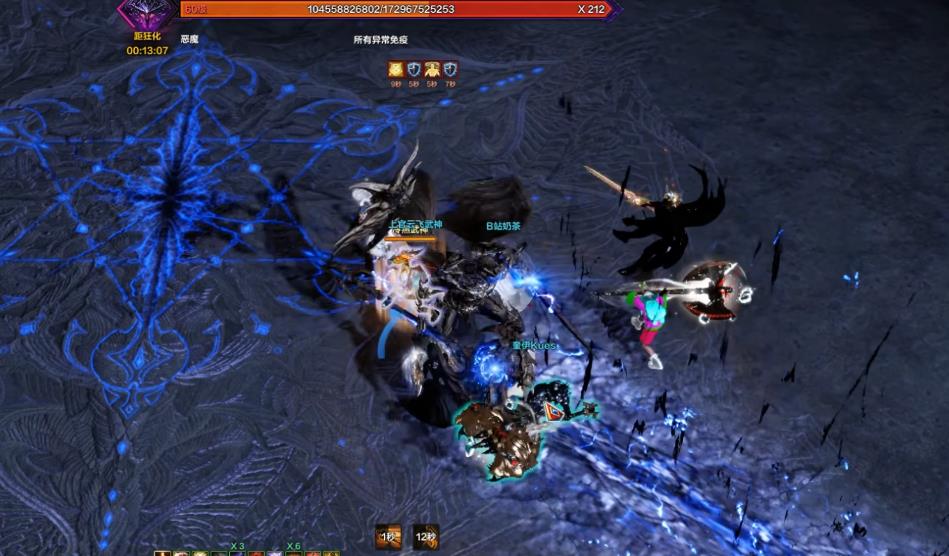Image resolution: width=949 pixels, height=556 pixels.
Task: Select the blue shield buff showing 7秒
Action: [450, 69]
